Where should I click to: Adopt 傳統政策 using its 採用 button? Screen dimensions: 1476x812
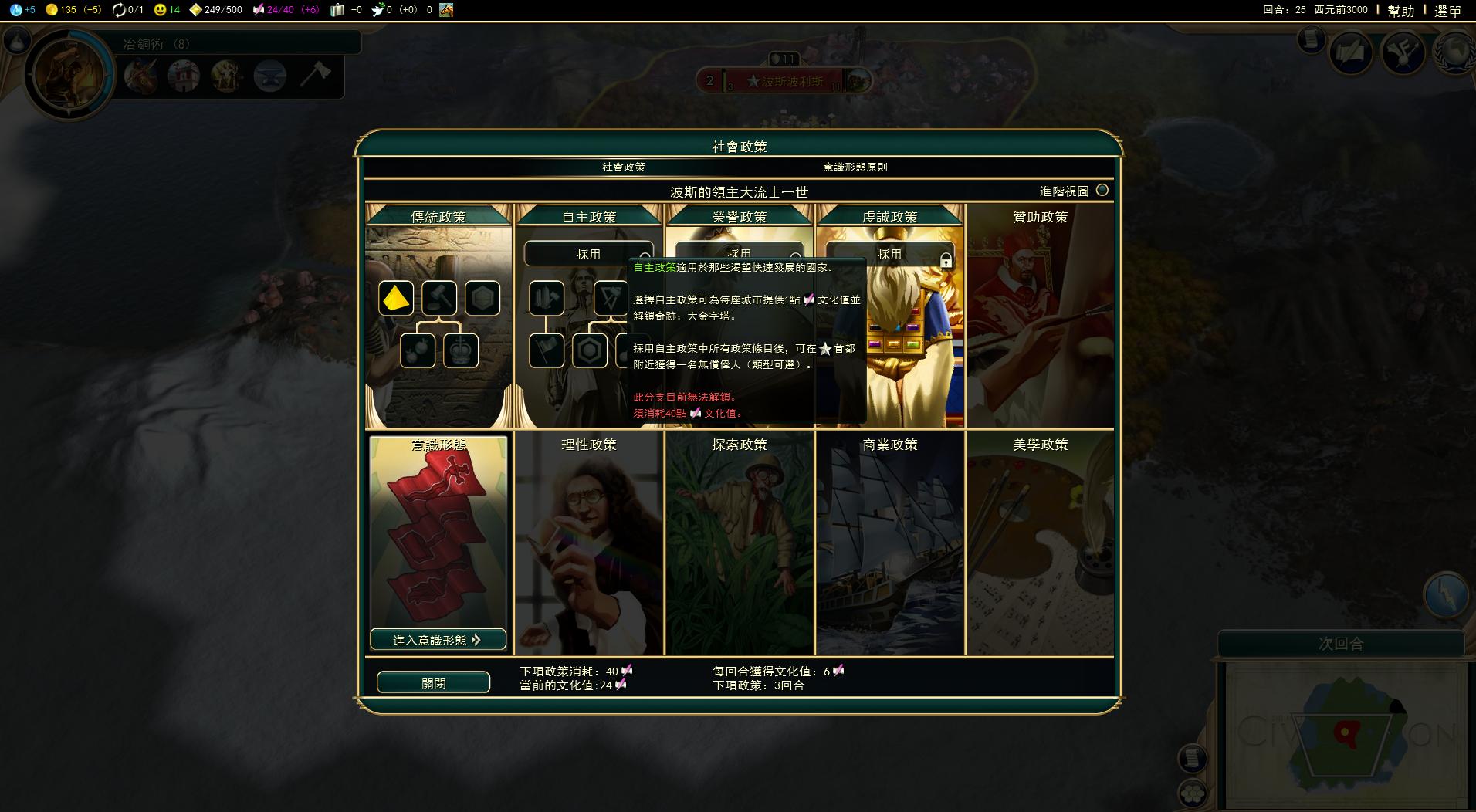click(440, 253)
